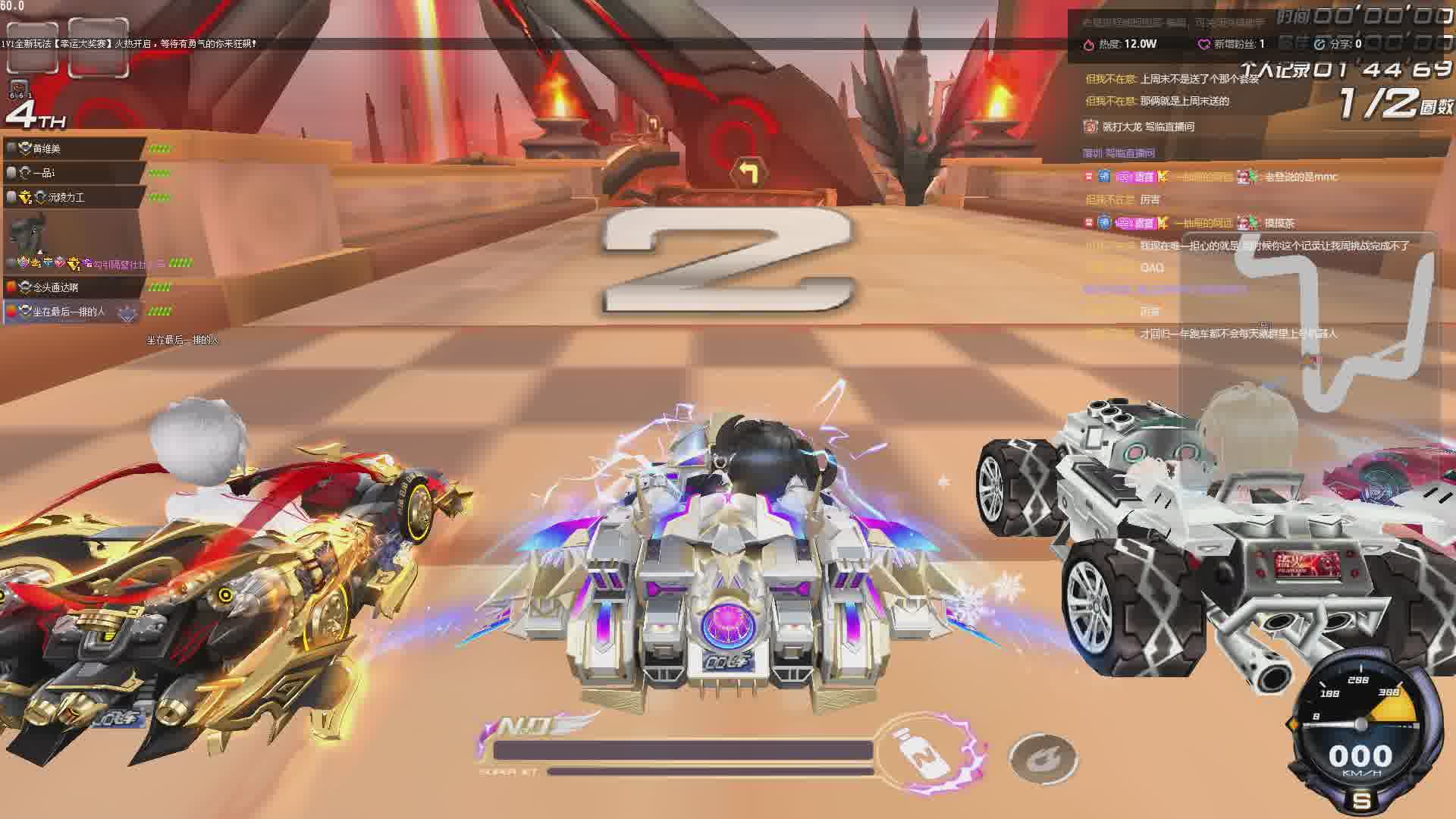Click the 新增粉丝 heart icon in stream overlay
This screenshot has height=819, width=1456.
(1203, 45)
